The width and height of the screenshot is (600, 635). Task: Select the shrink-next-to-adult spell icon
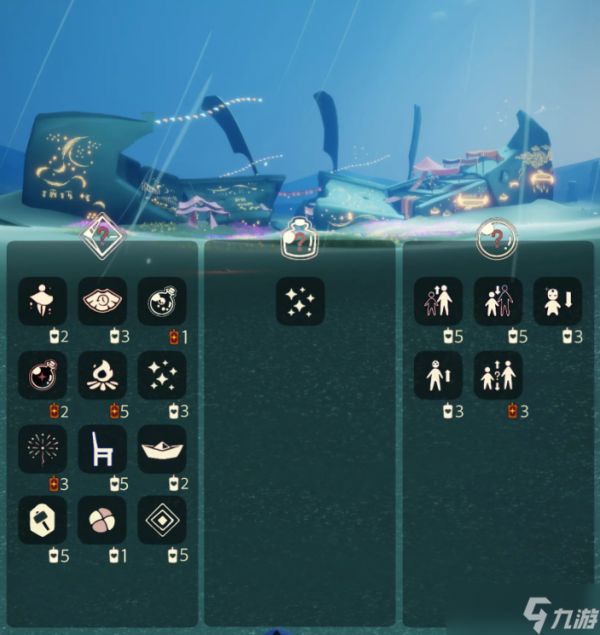point(498,301)
